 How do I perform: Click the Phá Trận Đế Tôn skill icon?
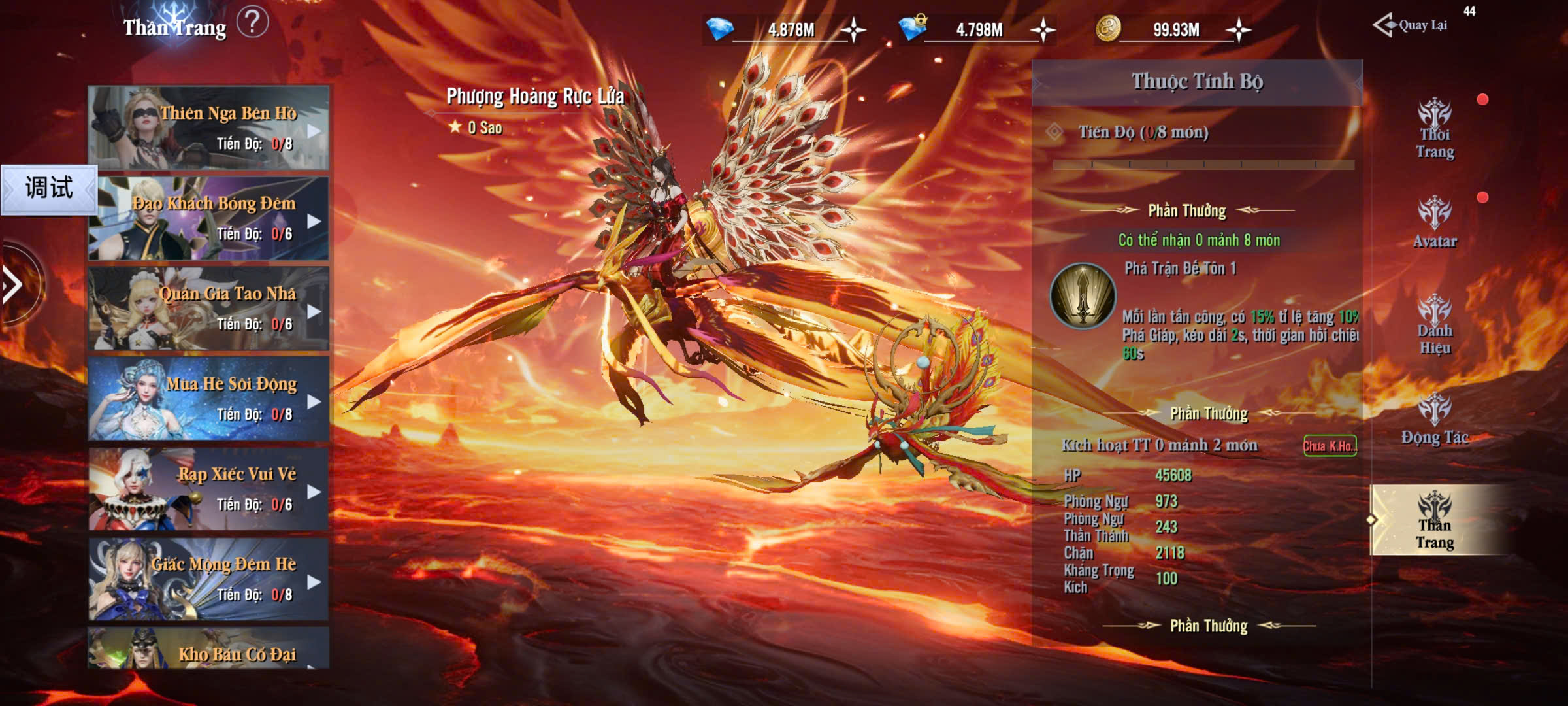(1083, 296)
